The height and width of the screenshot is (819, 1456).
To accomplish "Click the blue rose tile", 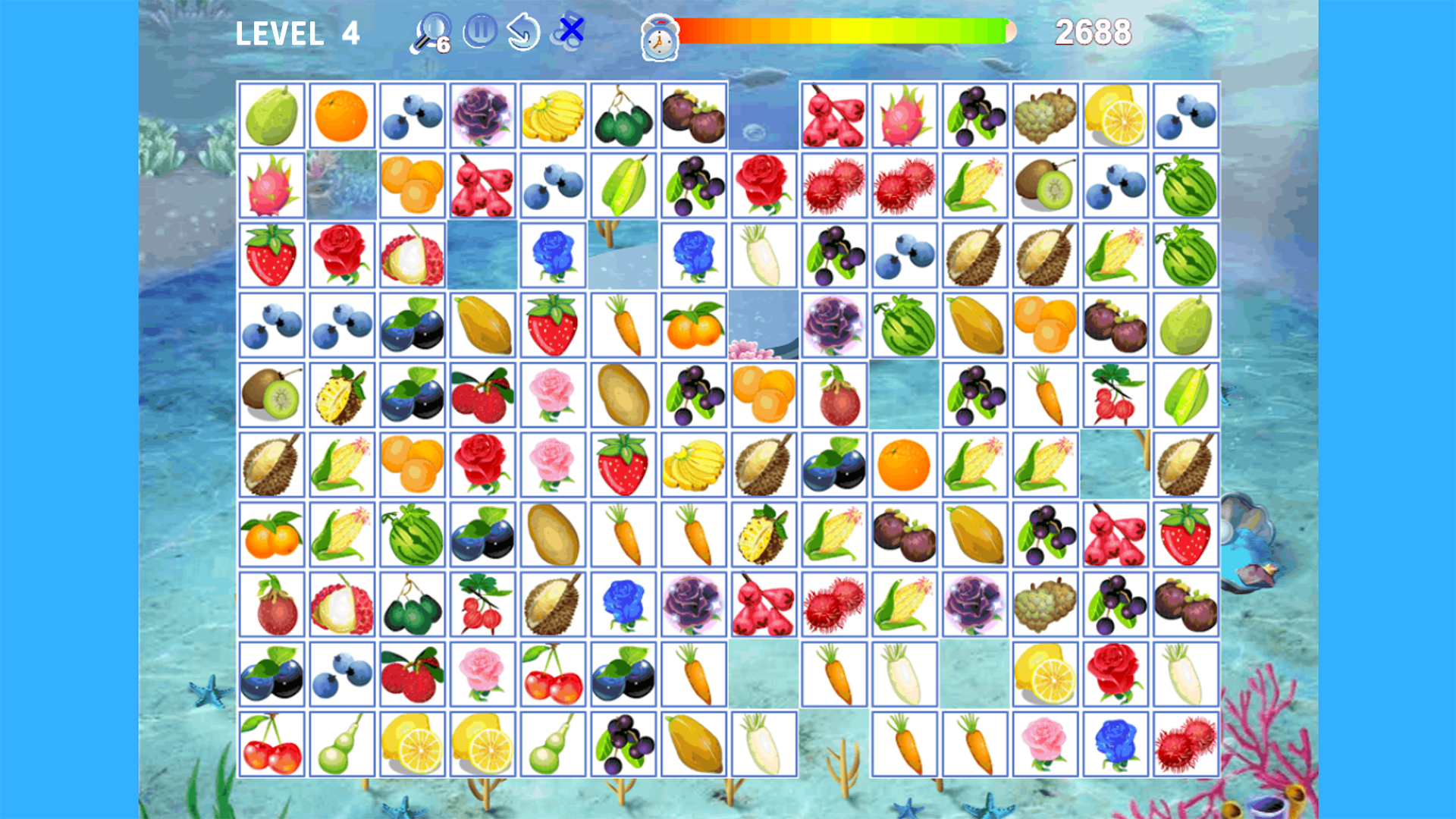I will pos(552,255).
